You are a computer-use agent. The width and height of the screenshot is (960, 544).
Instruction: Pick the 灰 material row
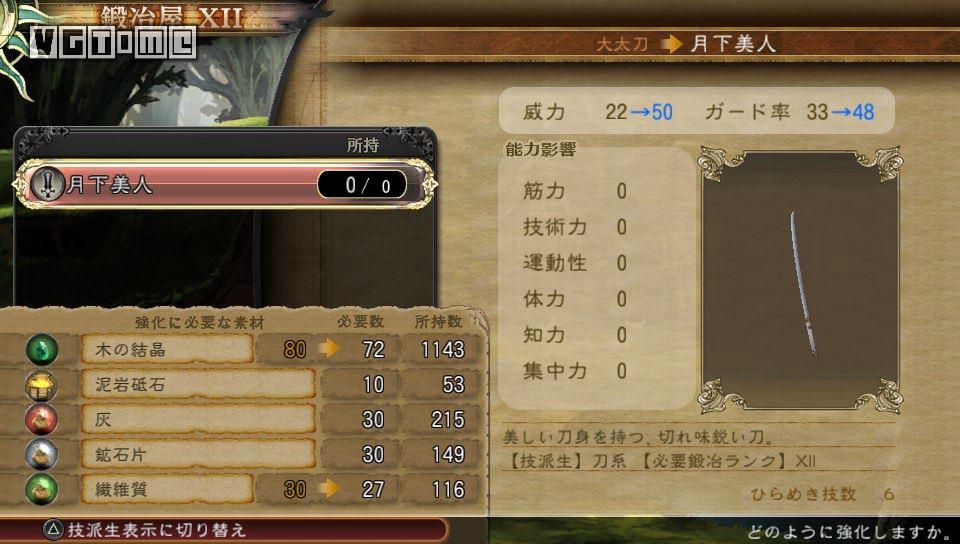tap(198, 420)
